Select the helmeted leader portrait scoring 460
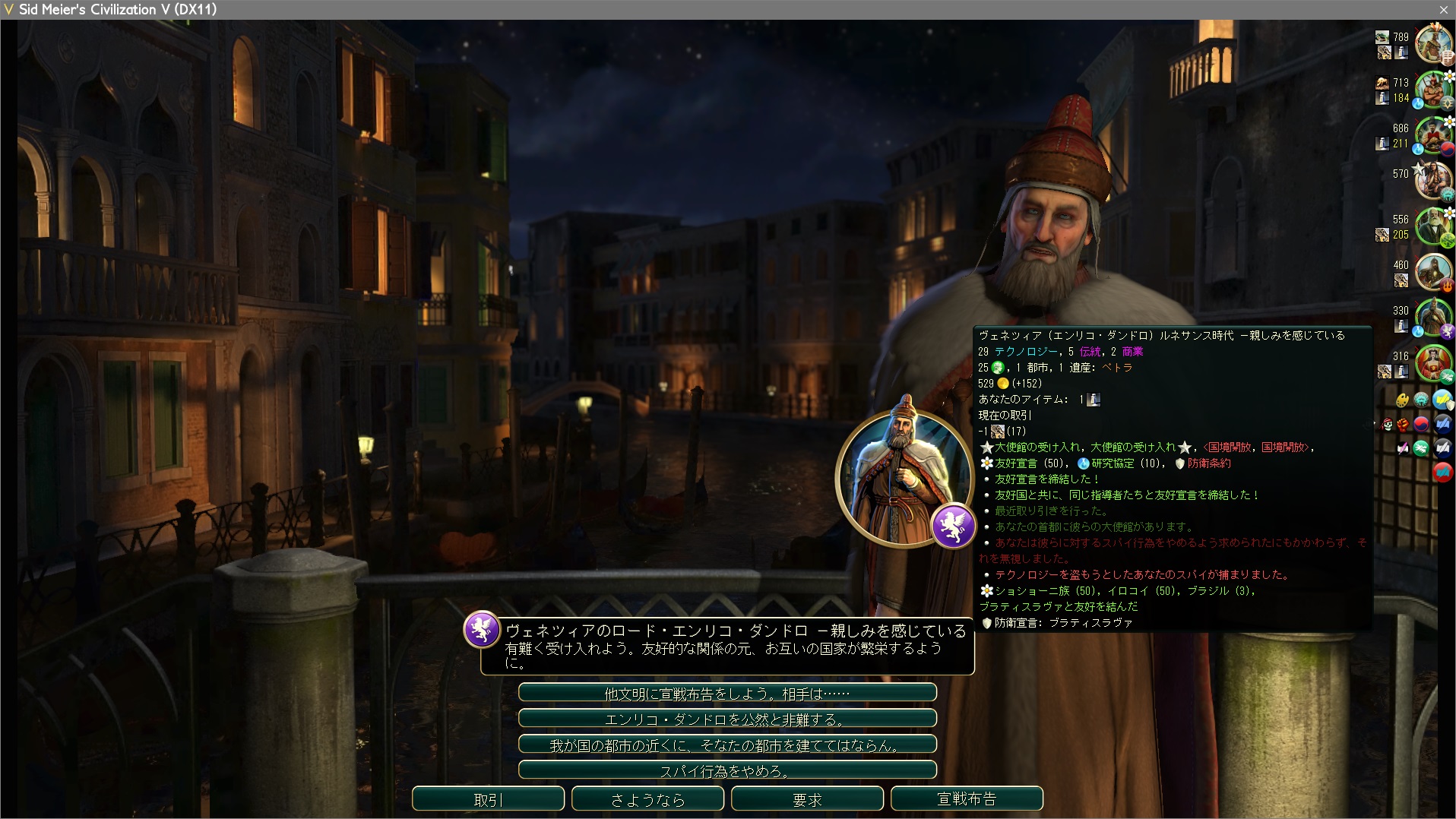Image resolution: width=1456 pixels, height=819 pixels. click(x=1432, y=272)
